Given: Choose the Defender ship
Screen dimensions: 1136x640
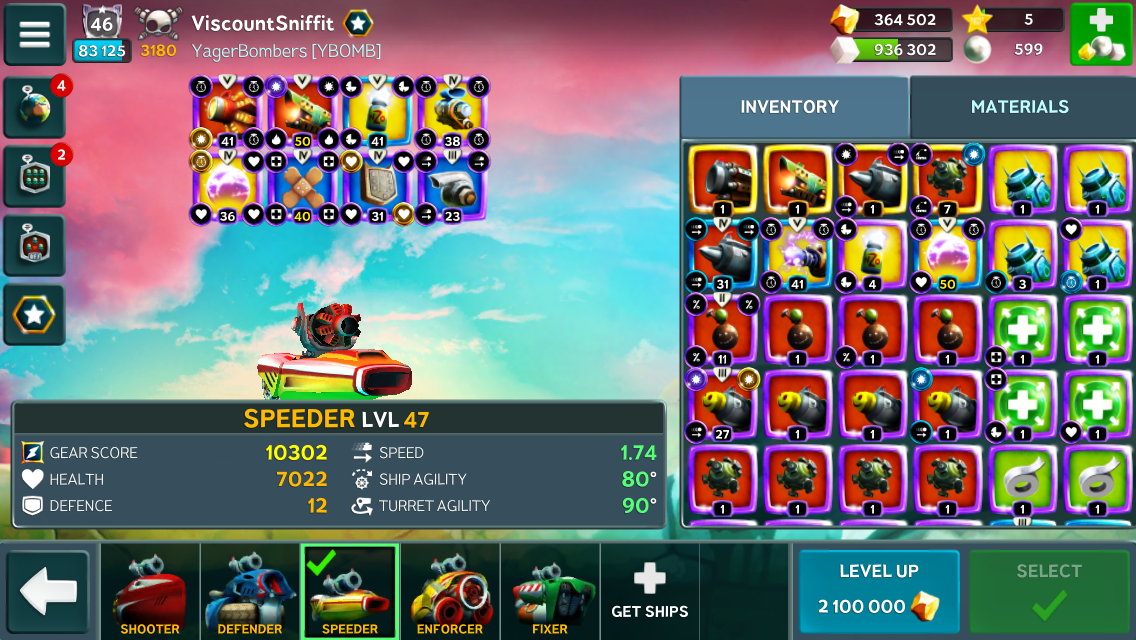Looking at the screenshot, I should pyautogui.click(x=250, y=592).
